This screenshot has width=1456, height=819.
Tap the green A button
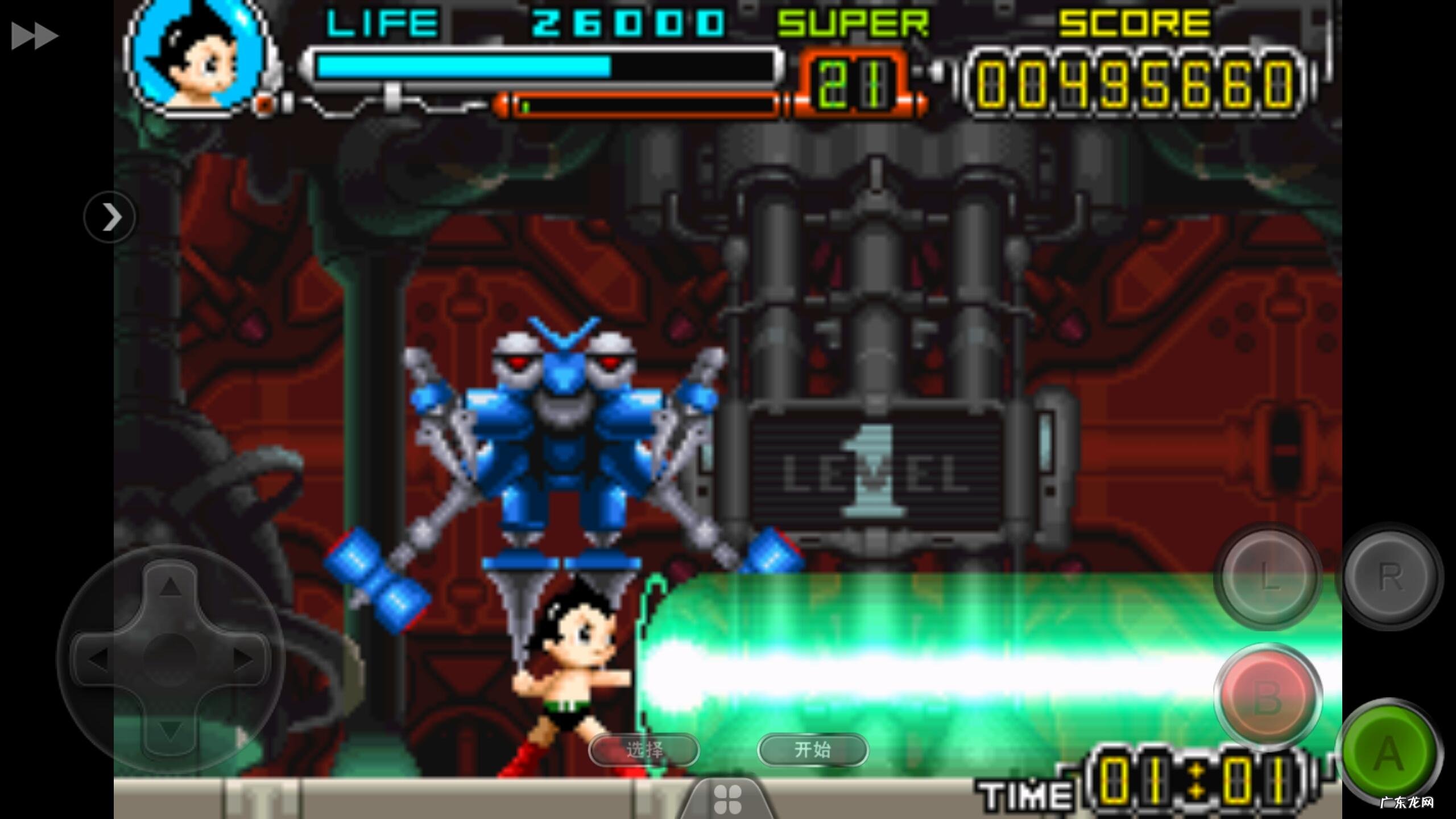(x=1388, y=752)
